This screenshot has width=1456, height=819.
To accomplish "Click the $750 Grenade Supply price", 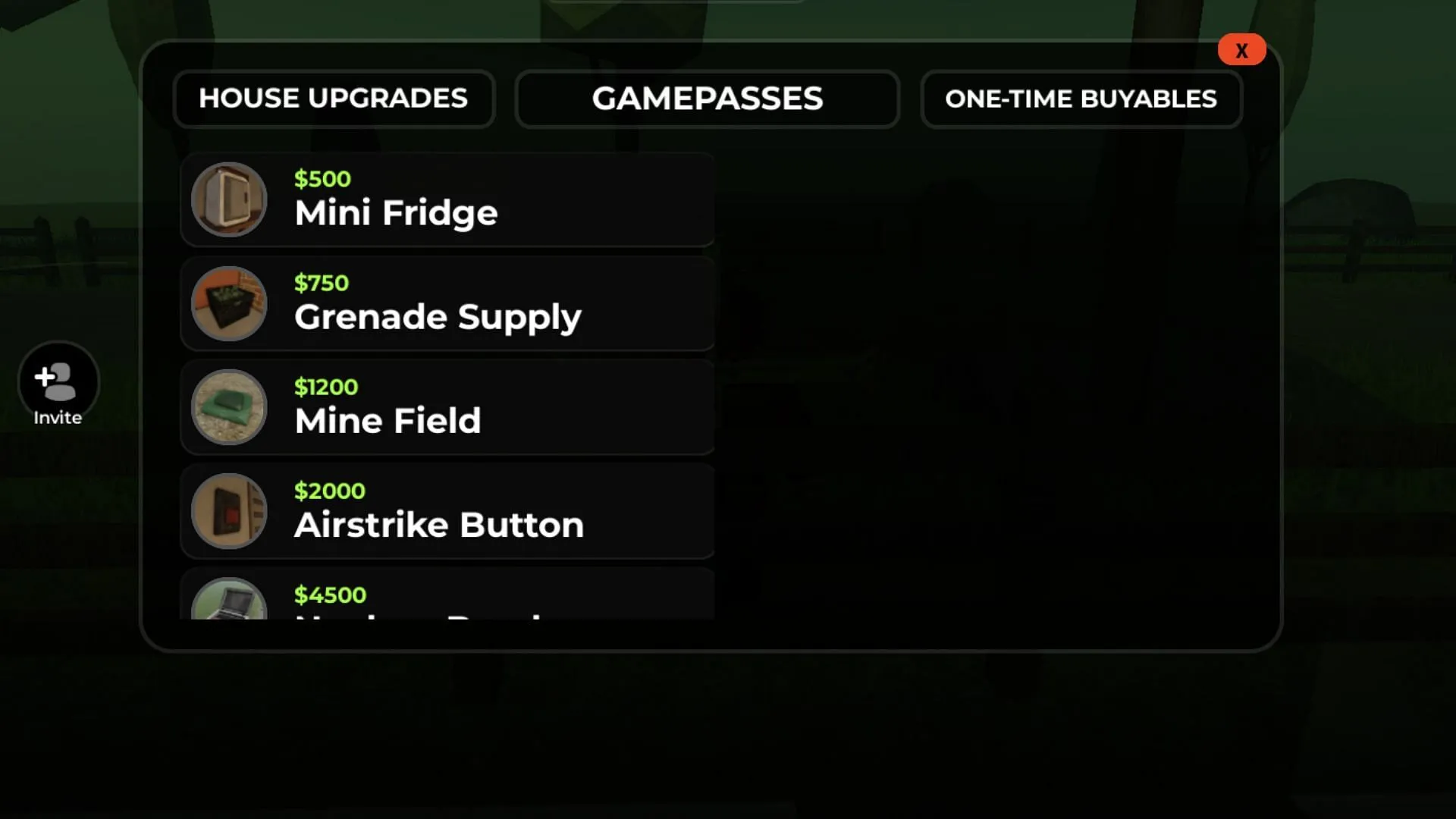I will [321, 283].
